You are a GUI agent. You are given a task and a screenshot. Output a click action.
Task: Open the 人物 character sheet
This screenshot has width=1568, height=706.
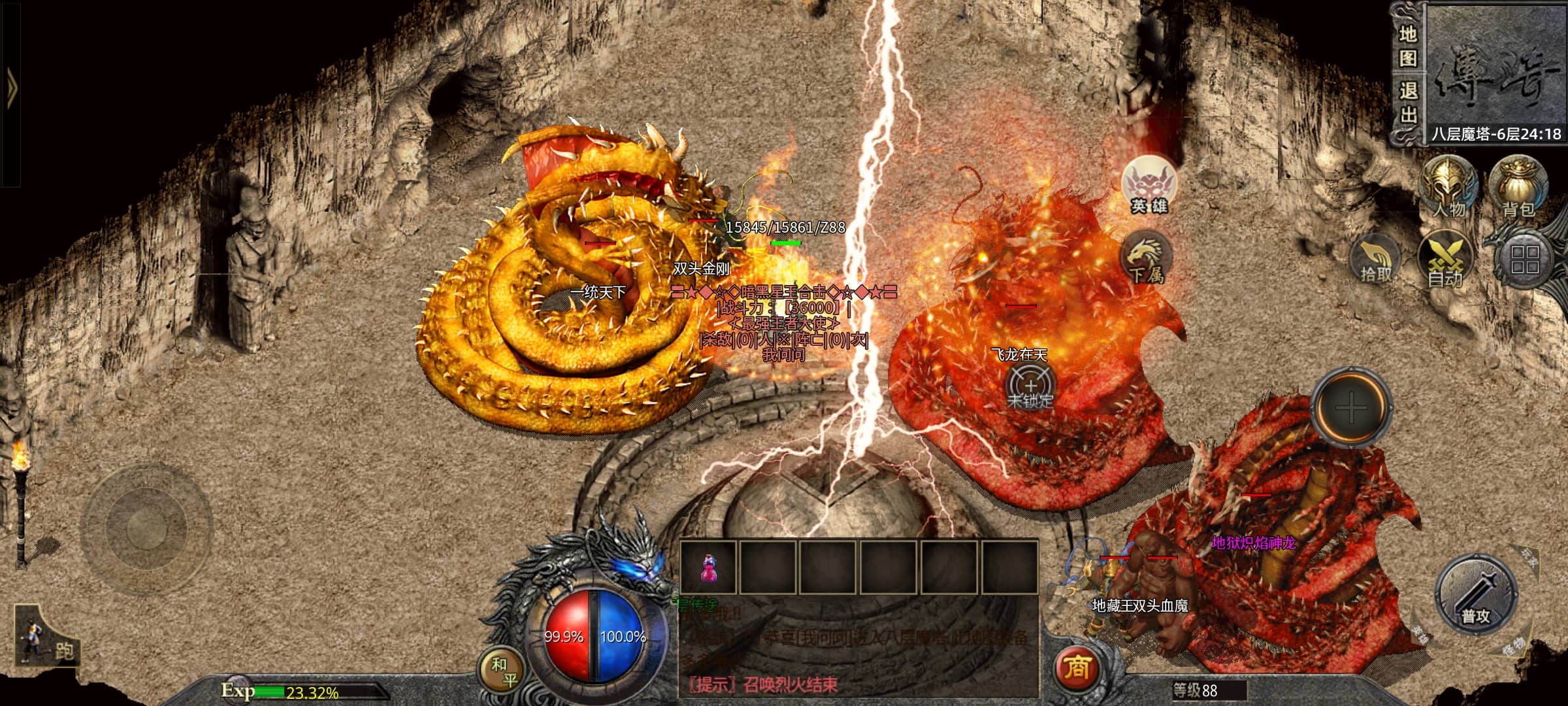tap(1448, 186)
